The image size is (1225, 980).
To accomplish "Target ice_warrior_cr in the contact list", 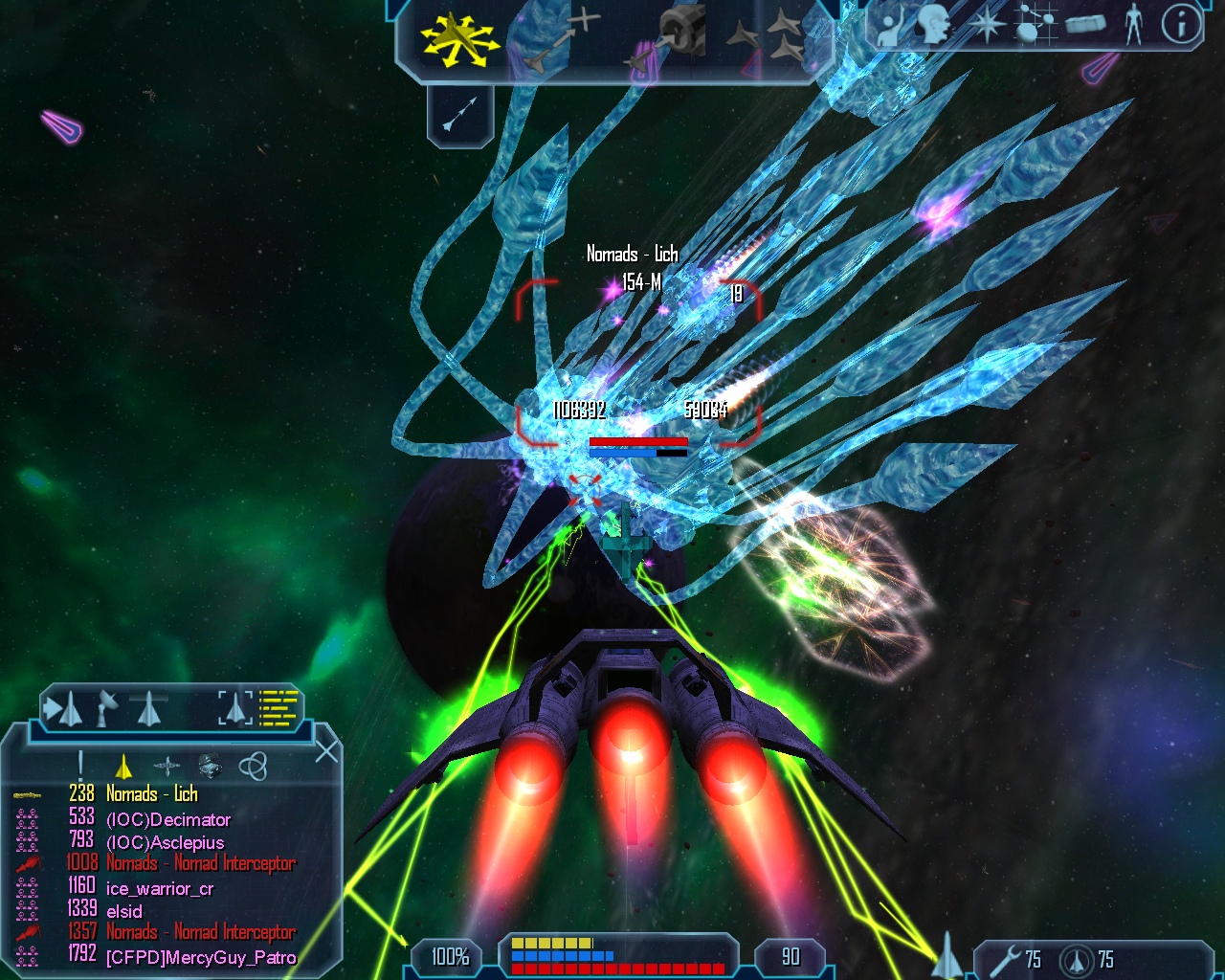I will (159, 888).
